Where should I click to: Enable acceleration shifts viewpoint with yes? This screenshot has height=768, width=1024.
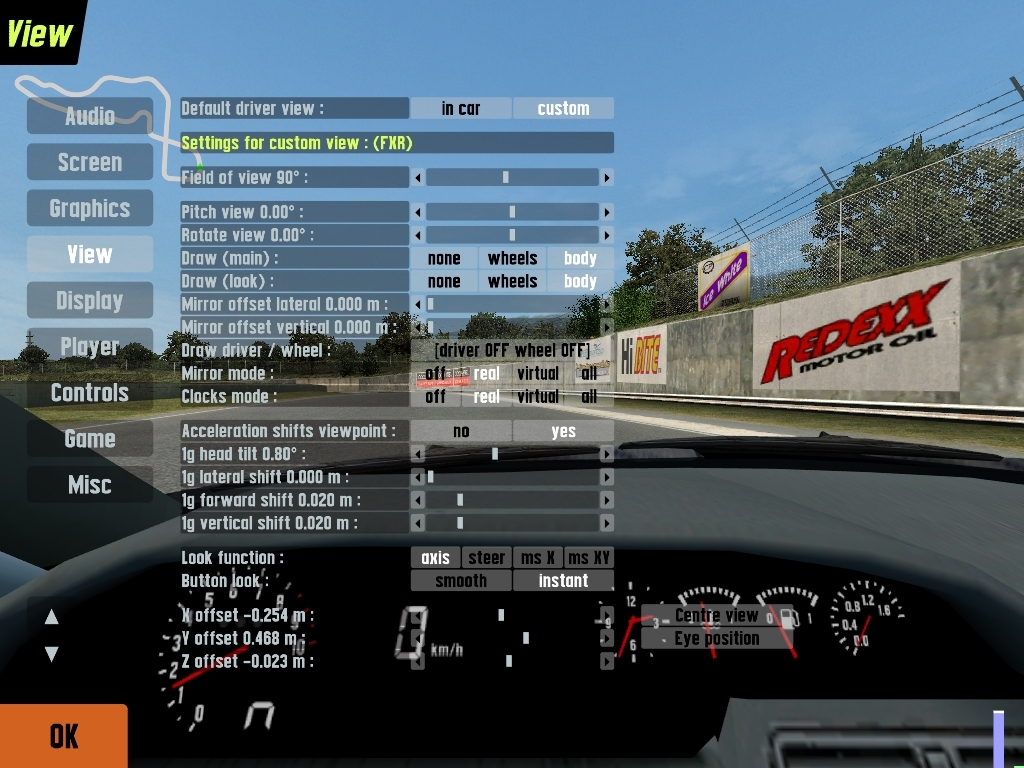(x=563, y=431)
